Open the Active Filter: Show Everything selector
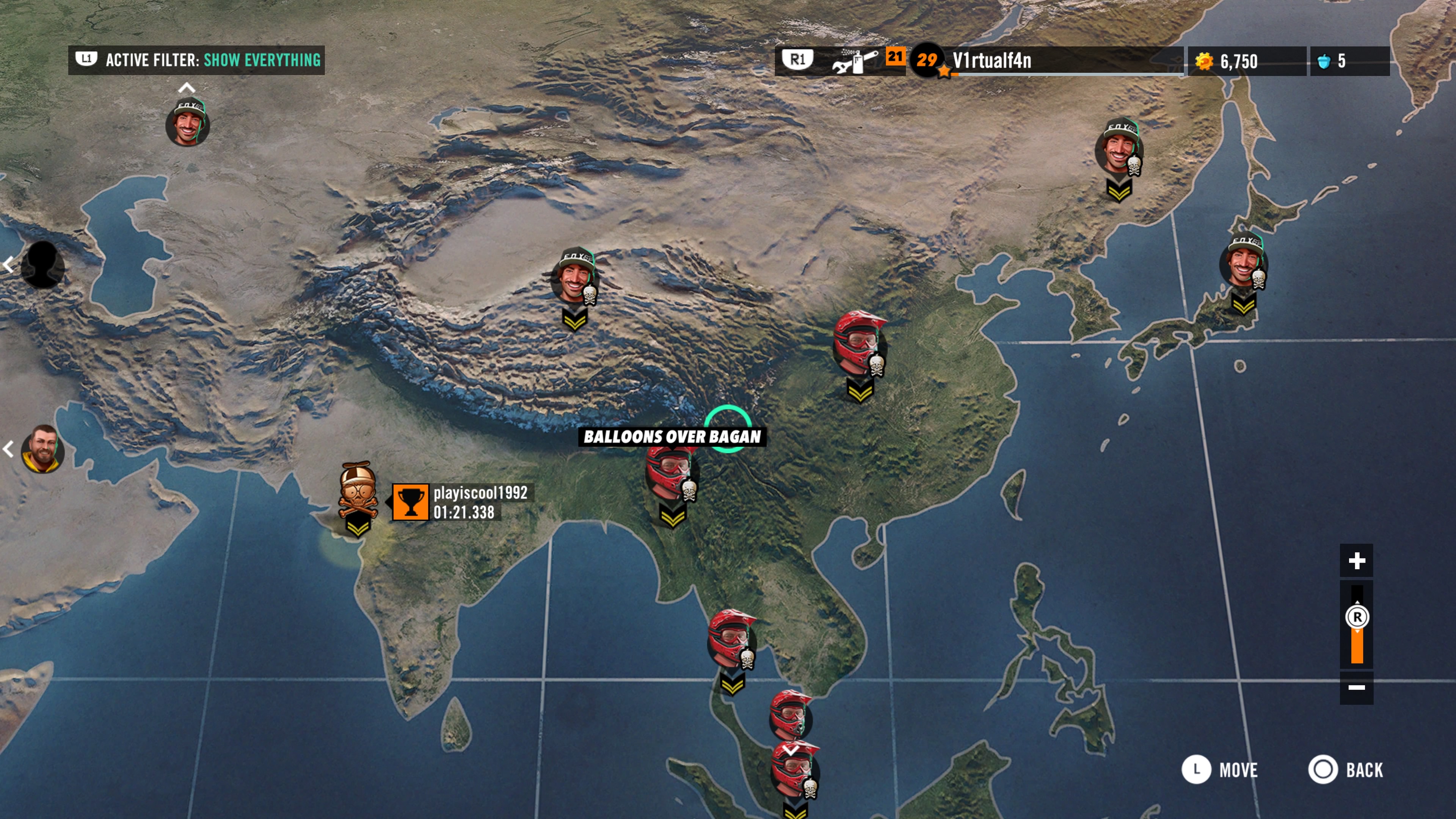The height and width of the screenshot is (819, 1456). tap(196, 60)
